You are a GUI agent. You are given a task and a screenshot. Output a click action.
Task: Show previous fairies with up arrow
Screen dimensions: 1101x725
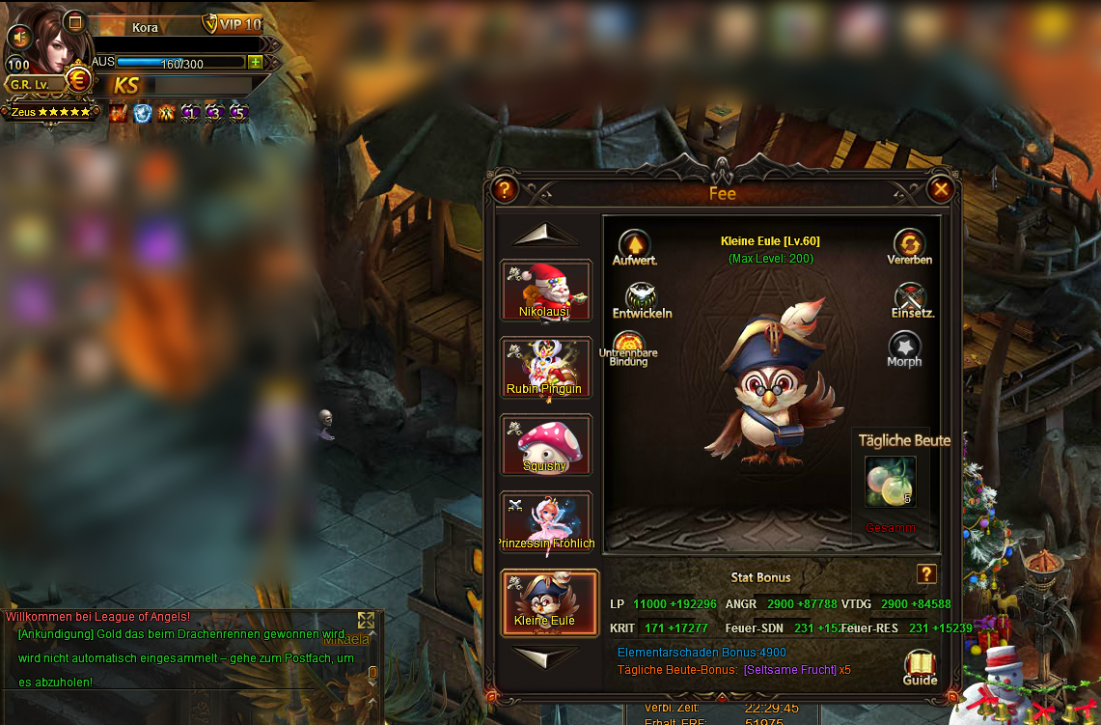546,234
